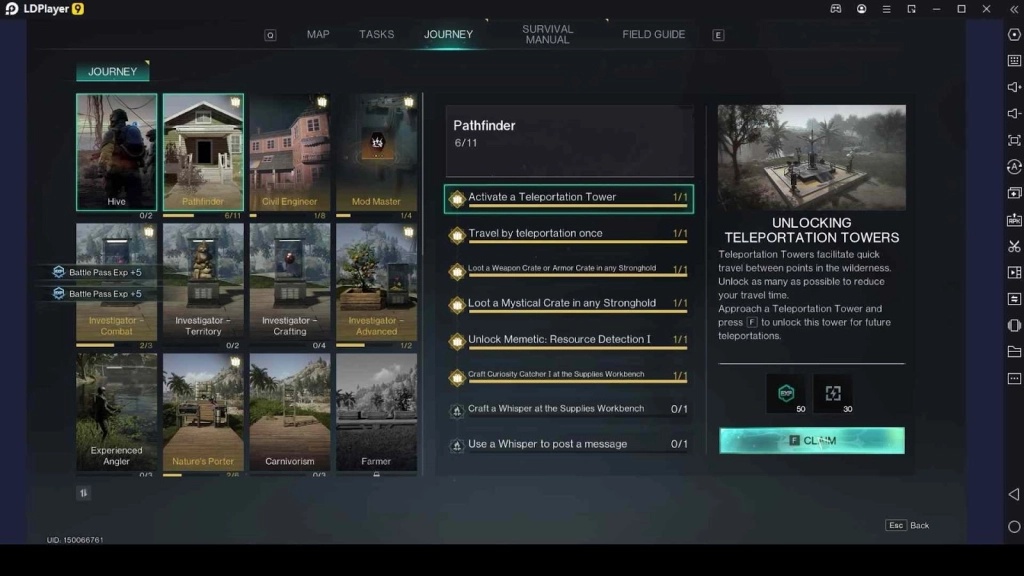Open the Farmer journey card
The image size is (1024, 576).
pos(376,410)
